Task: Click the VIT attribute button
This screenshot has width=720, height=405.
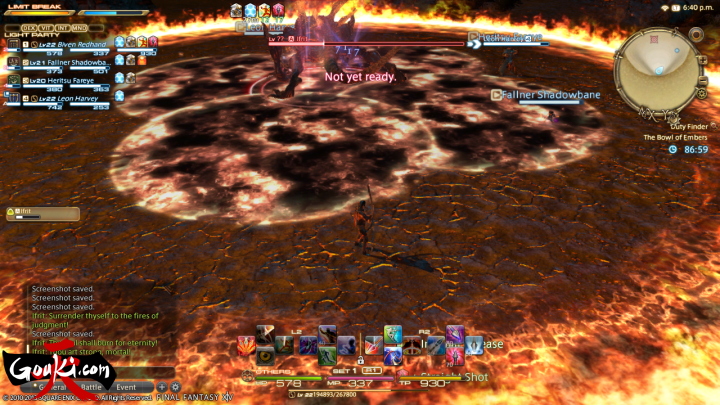Action: pos(45,28)
